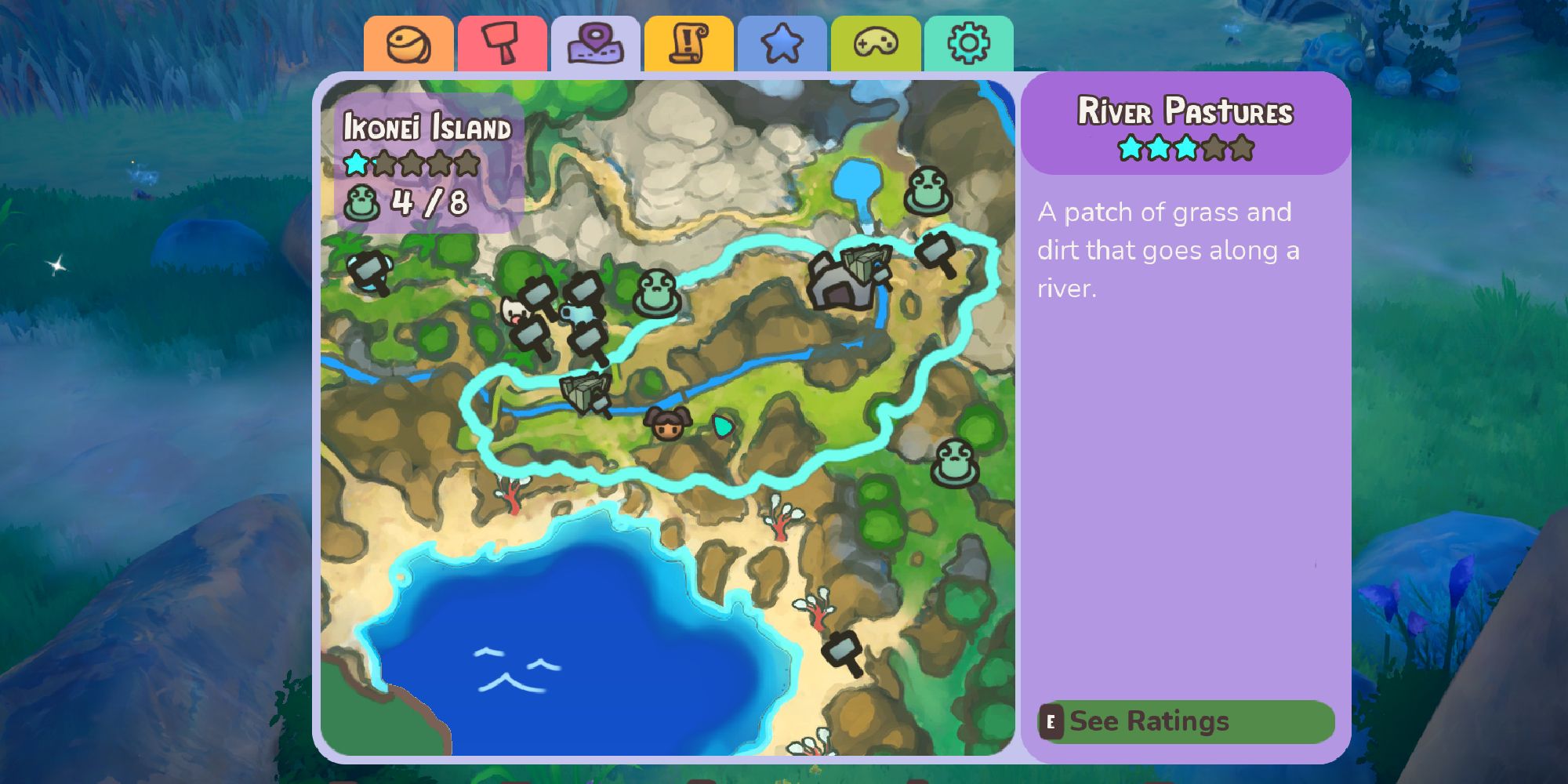
Task: Select the frog spirit statue in the top-right
Action: [x=927, y=191]
